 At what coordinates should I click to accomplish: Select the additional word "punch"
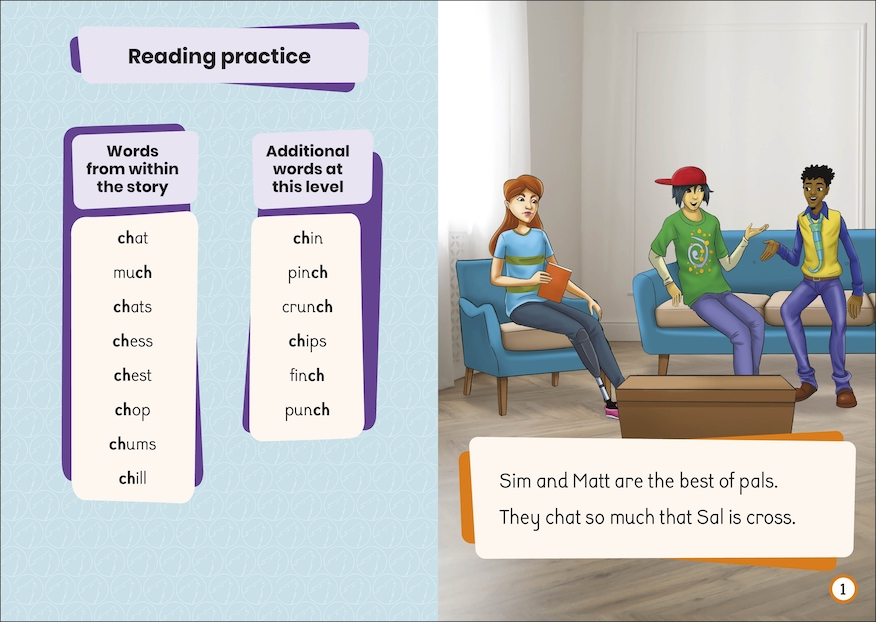(x=308, y=410)
